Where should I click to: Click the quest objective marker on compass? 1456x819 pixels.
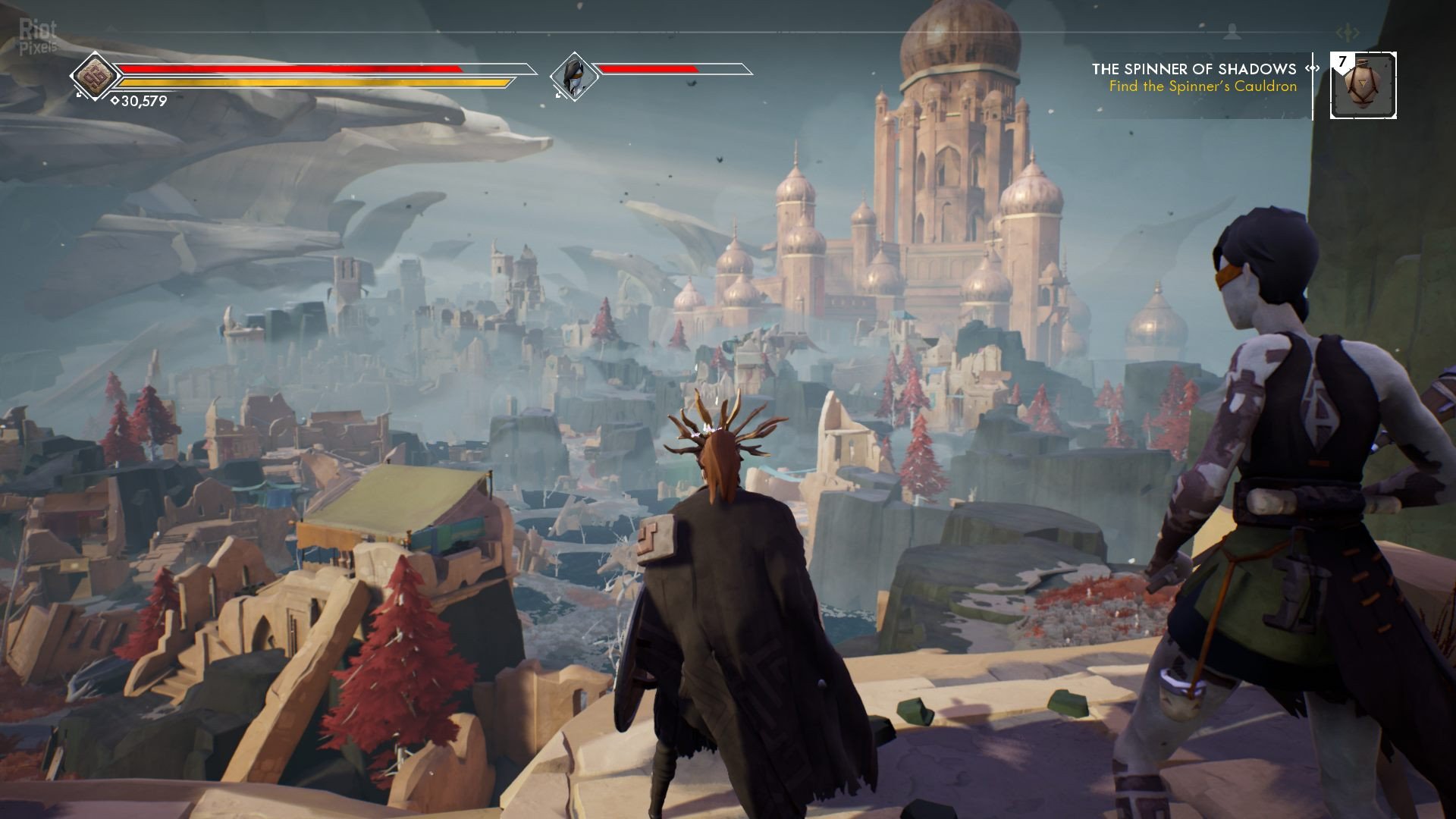1348,33
